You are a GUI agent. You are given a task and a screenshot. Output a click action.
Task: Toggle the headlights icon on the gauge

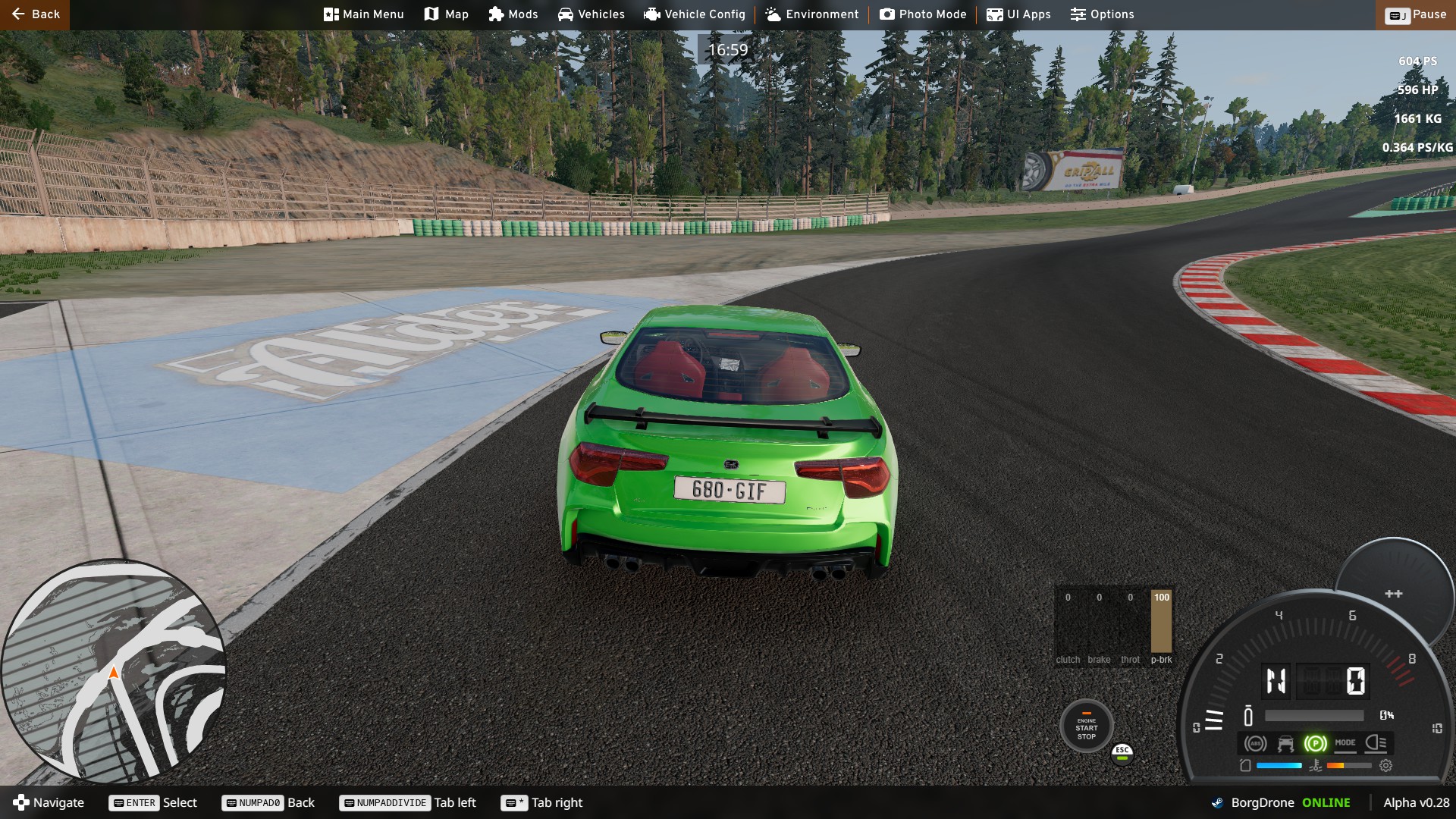tap(1376, 743)
